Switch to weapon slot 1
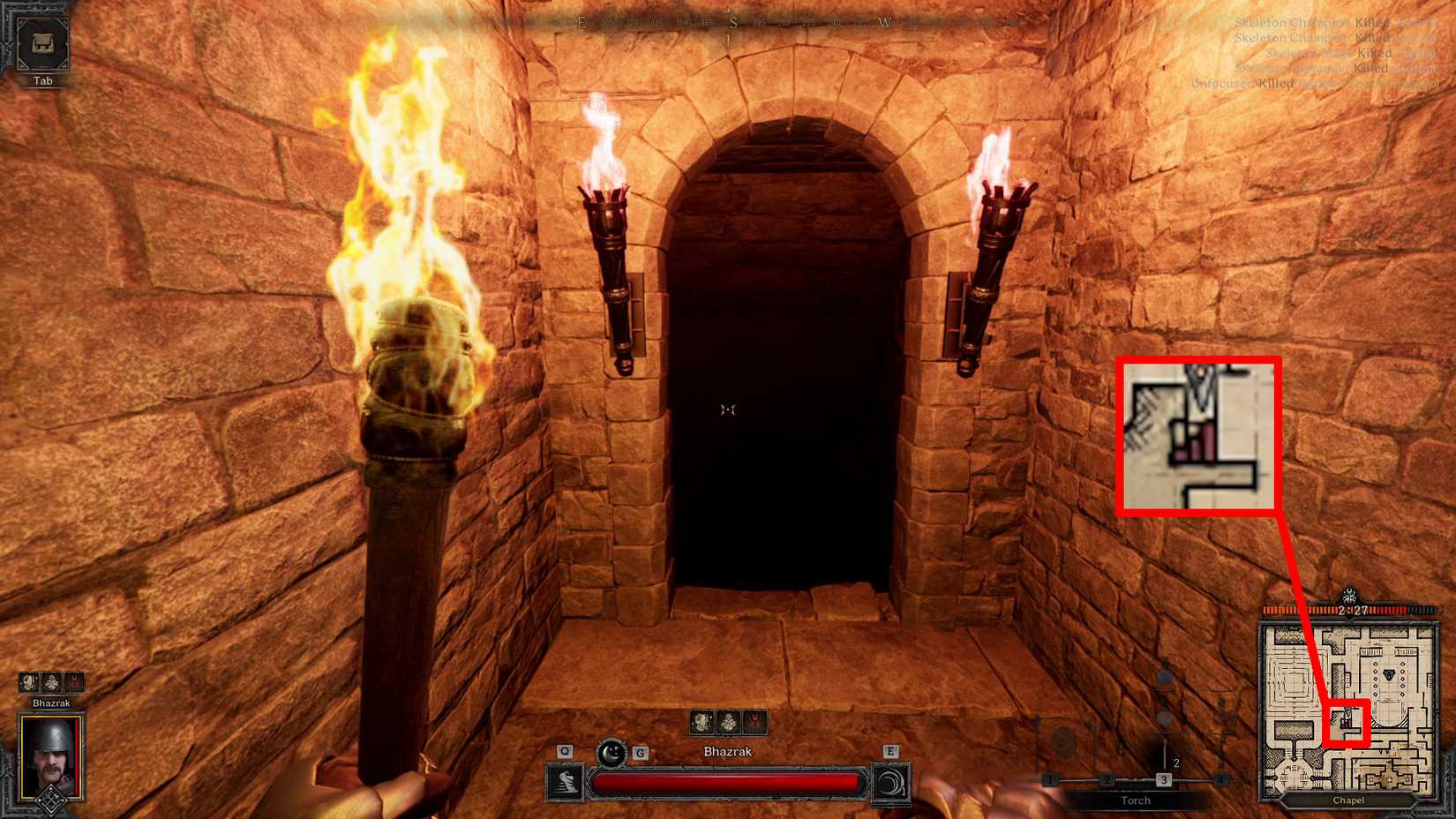The height and width of the screenshot is (819, 1456). click(1051, 779)
